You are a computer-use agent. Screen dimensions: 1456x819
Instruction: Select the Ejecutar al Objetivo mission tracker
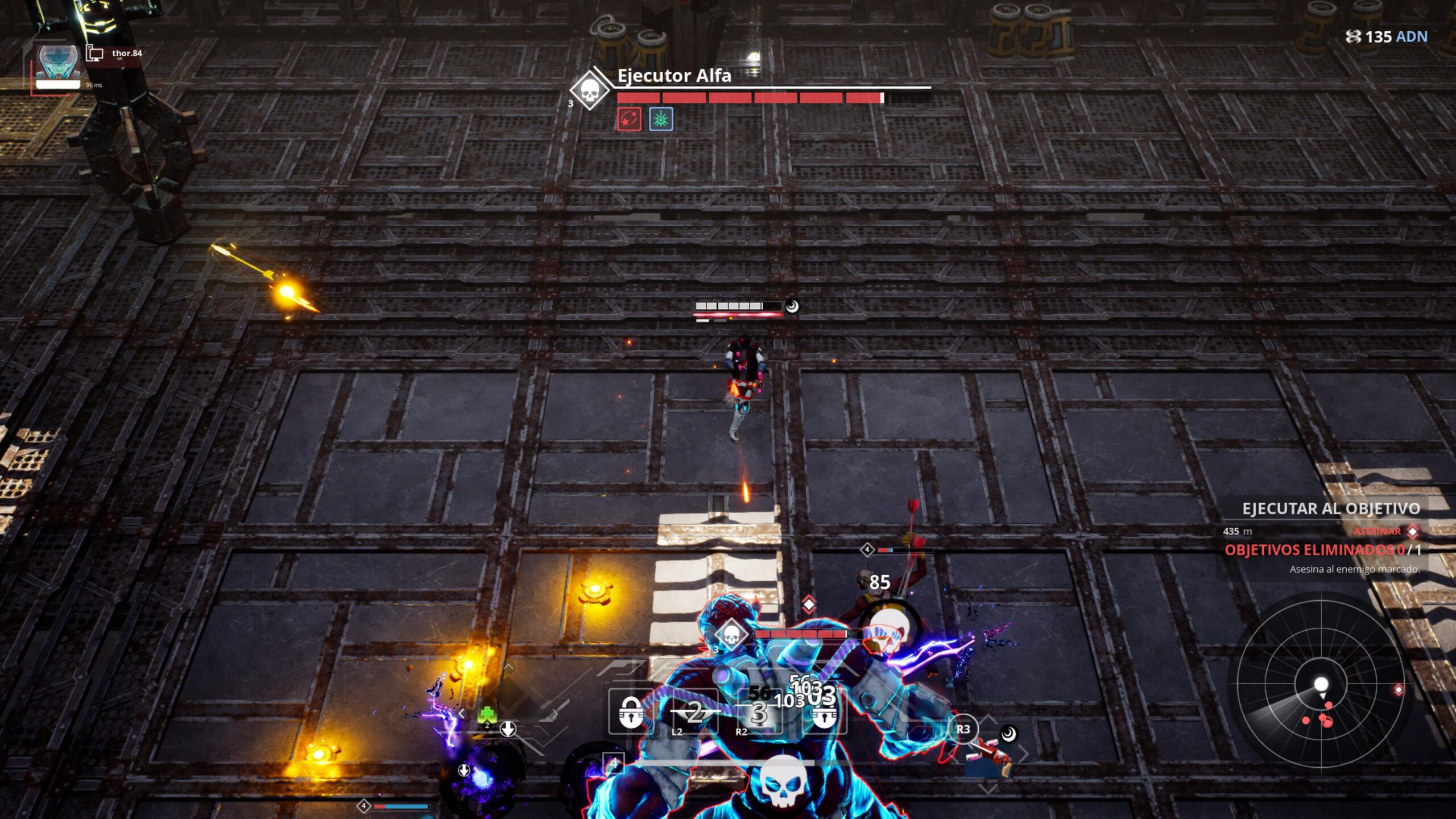pos(1330,508)
